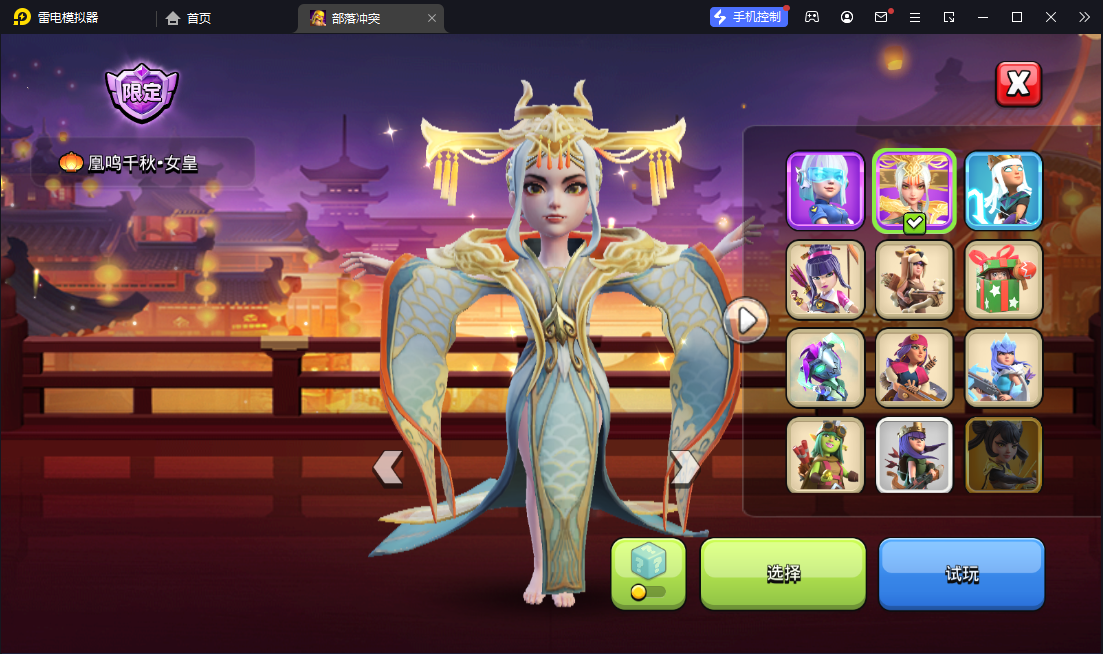Screen dimensions: 1103x654
Task: Select the green-haired goggles queen skin
Action: tap(825, 455)
